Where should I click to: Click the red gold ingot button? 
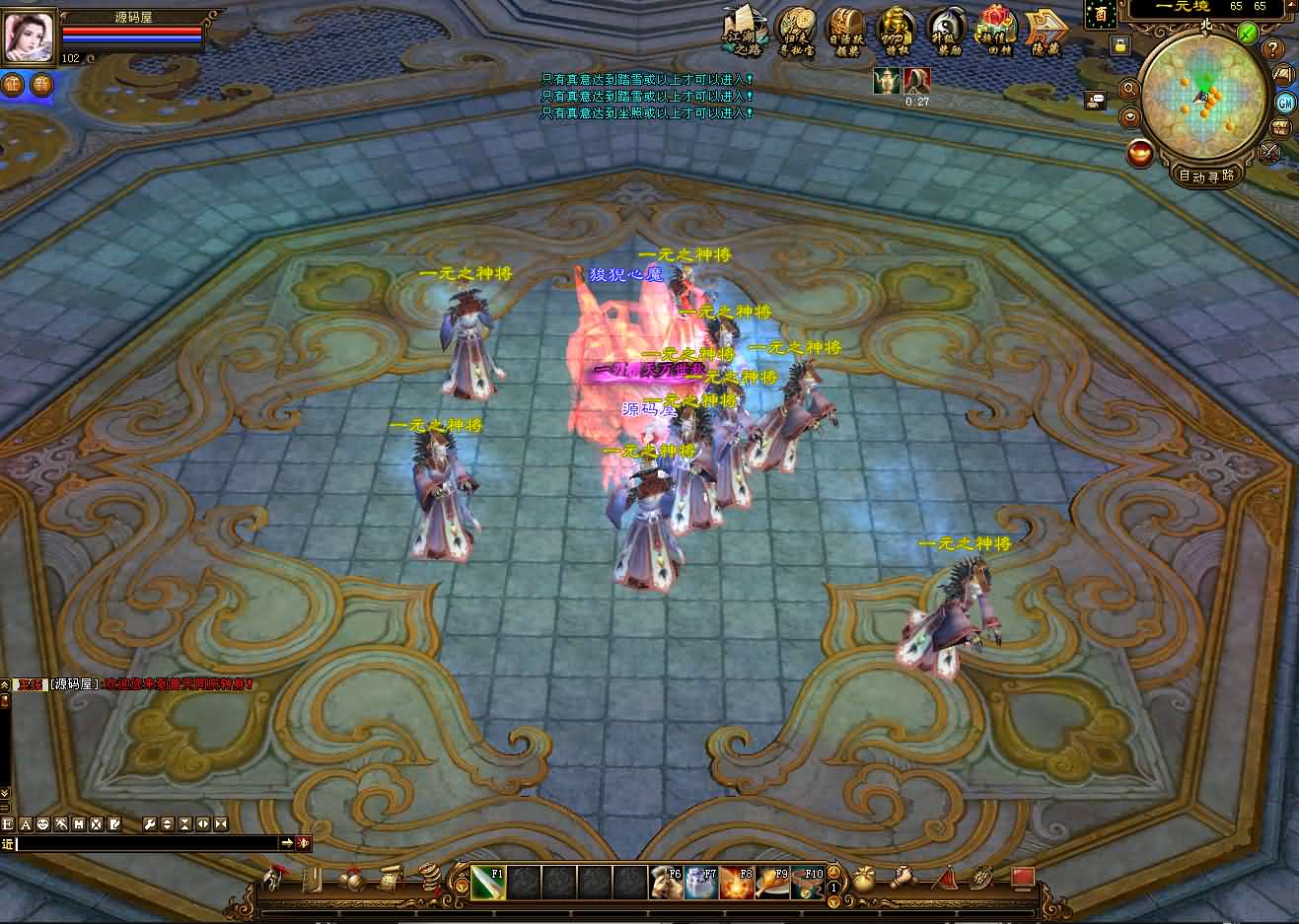1141,154
